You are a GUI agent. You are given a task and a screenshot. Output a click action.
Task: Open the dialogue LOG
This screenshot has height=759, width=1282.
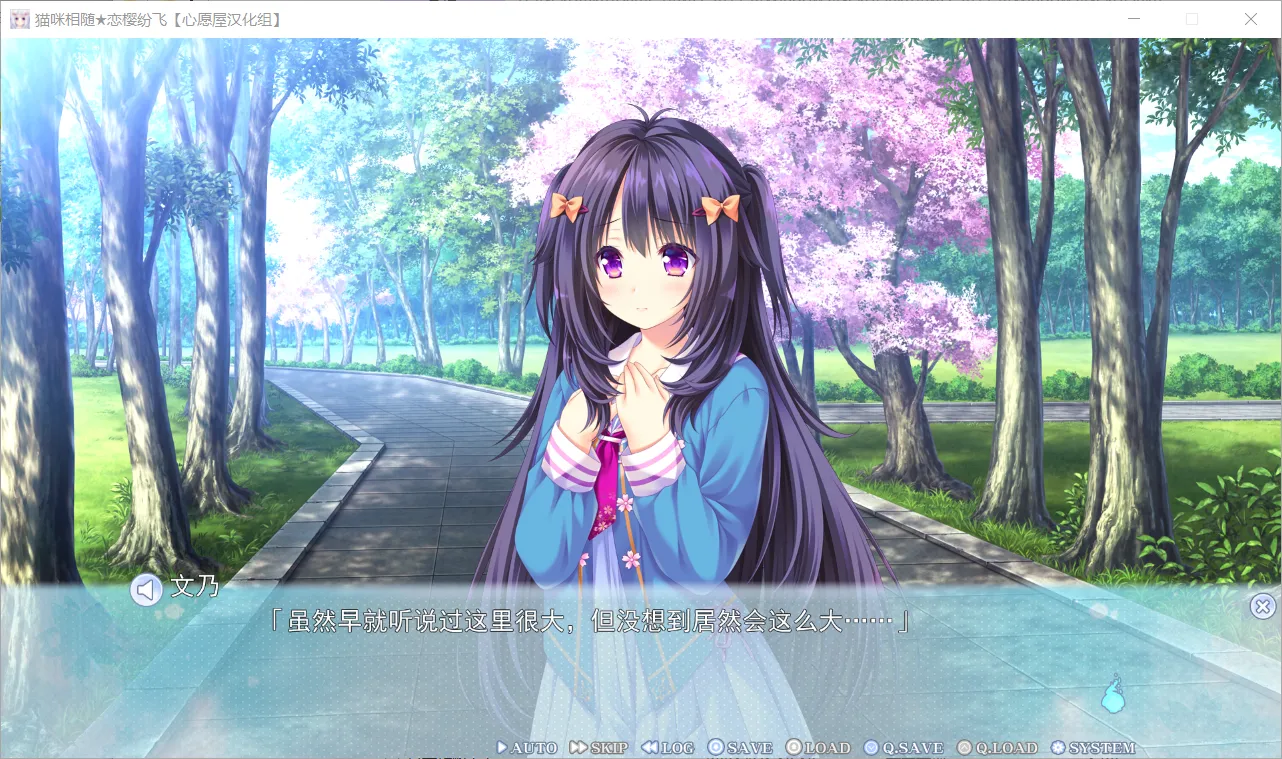pos(667,748)
